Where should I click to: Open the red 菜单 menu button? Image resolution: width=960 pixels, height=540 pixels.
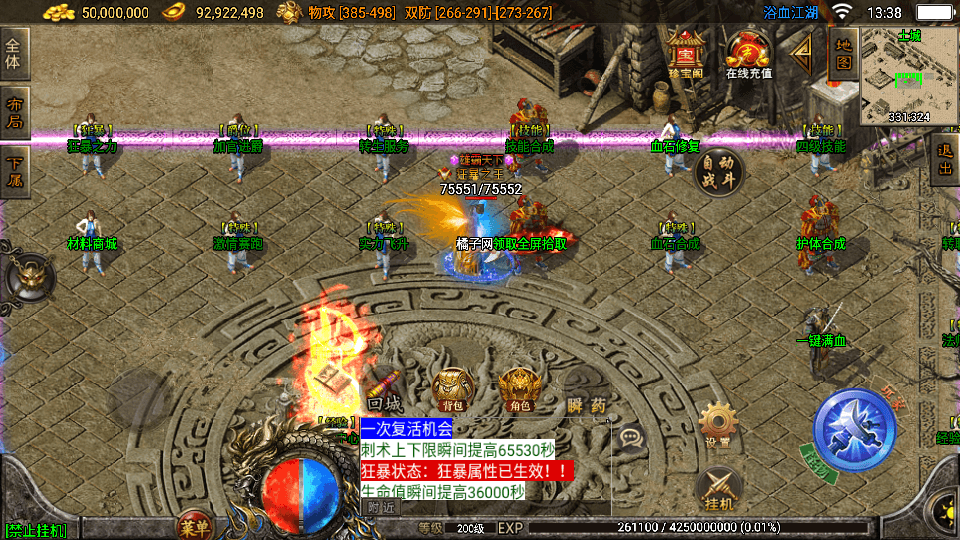(x=193, y=525)
